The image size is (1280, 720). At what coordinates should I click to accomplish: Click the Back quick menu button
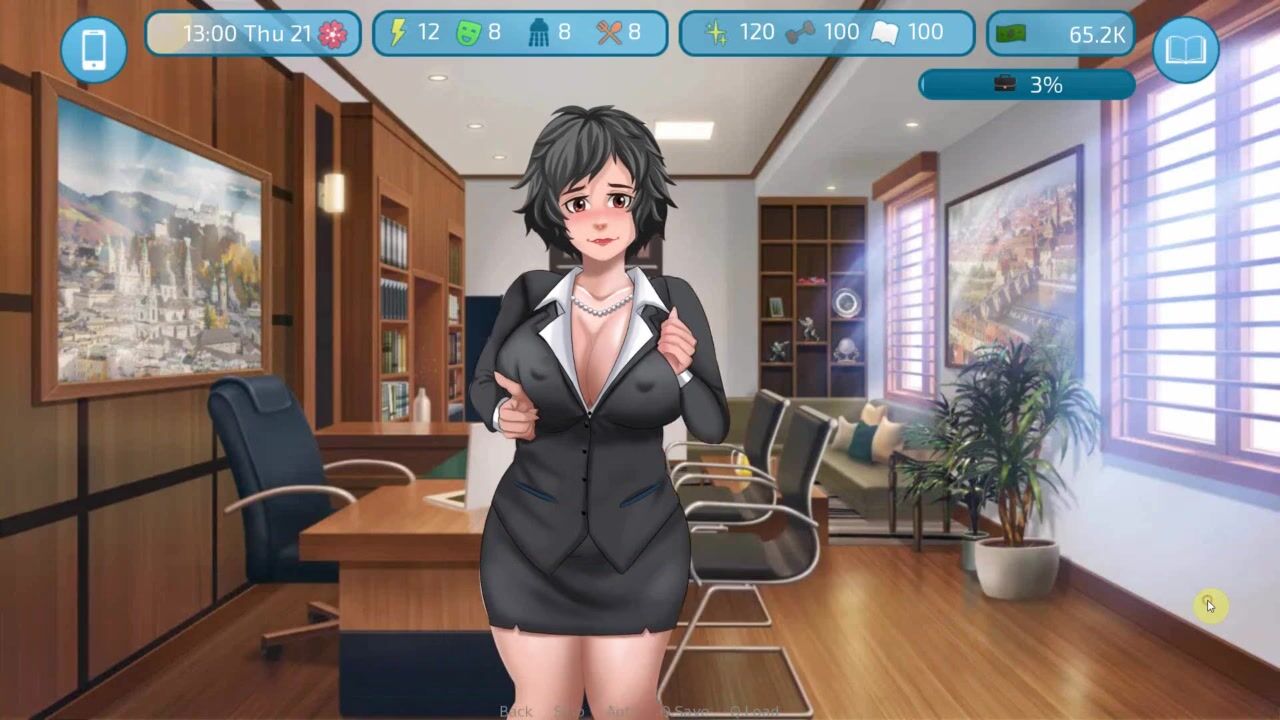[516, 711]
